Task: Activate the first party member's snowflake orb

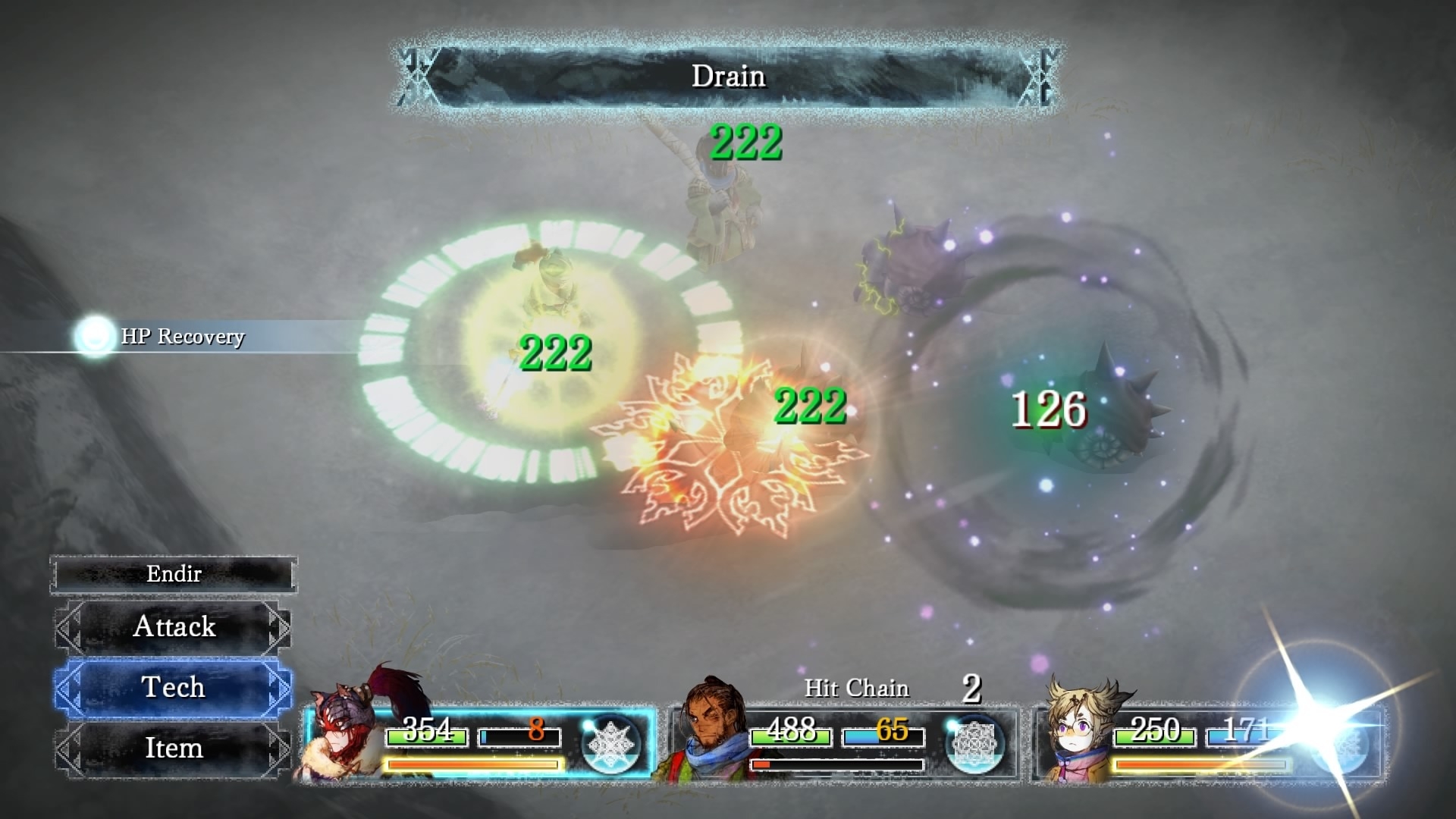Action: [610, 744]
